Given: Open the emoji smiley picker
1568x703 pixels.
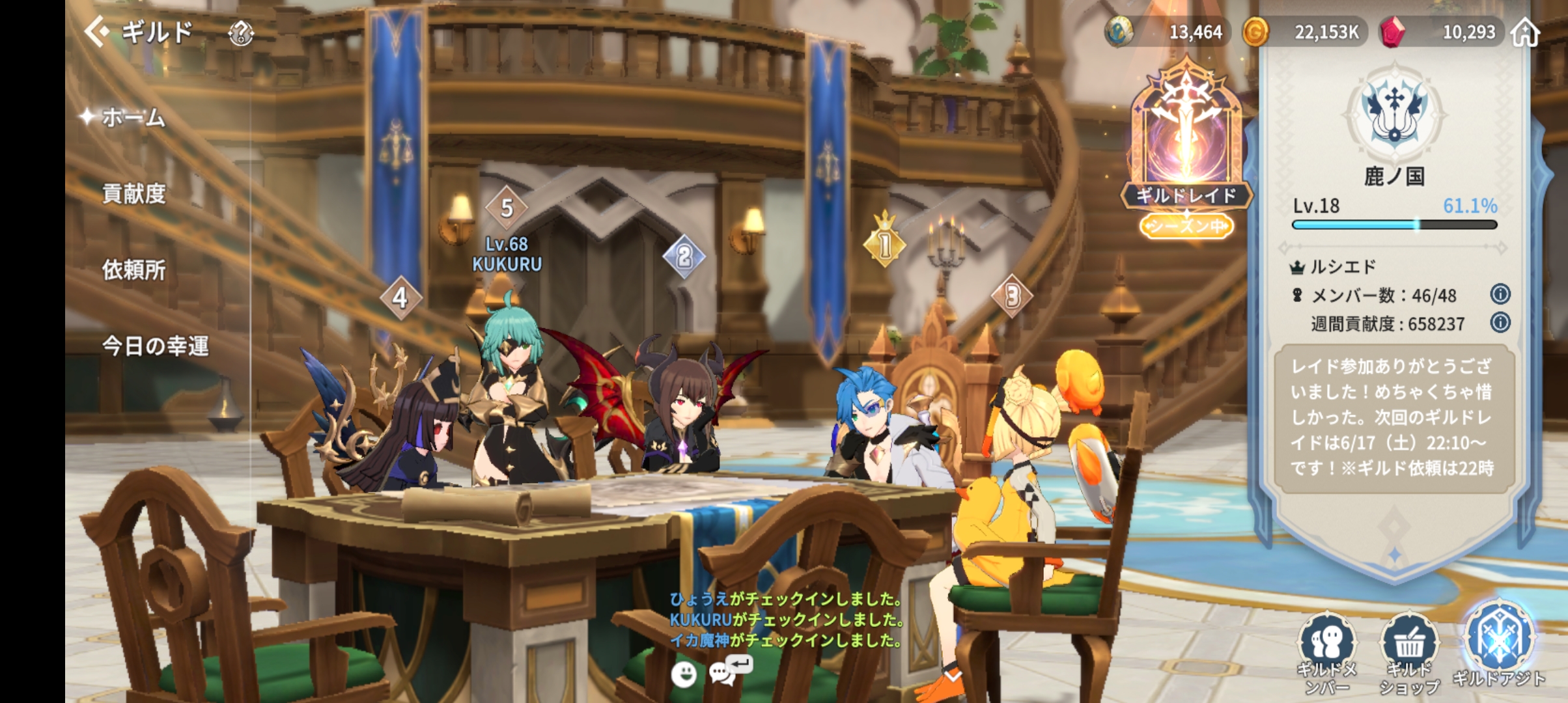Looking at the screenshot, I should (684, 674).
